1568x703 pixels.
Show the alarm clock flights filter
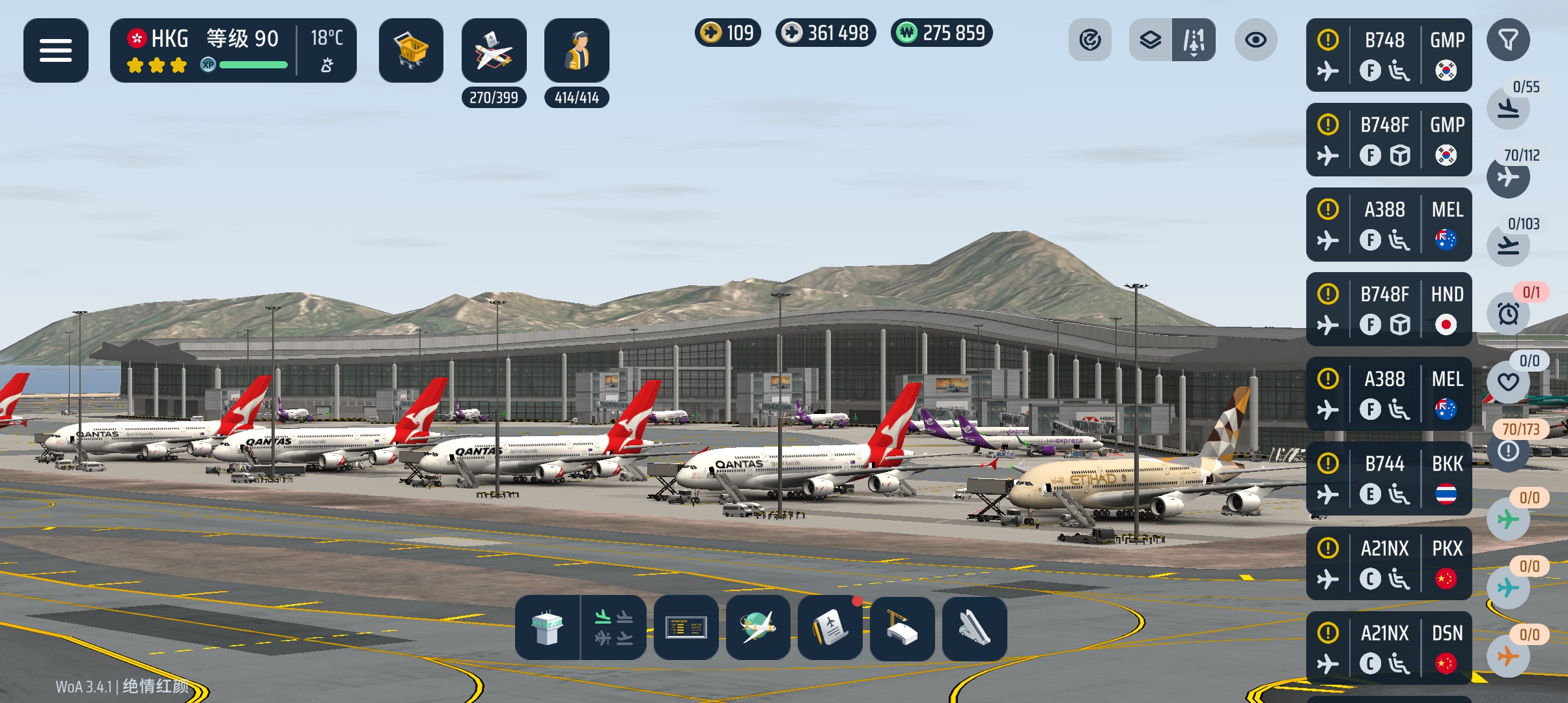tap(1507, 314)
